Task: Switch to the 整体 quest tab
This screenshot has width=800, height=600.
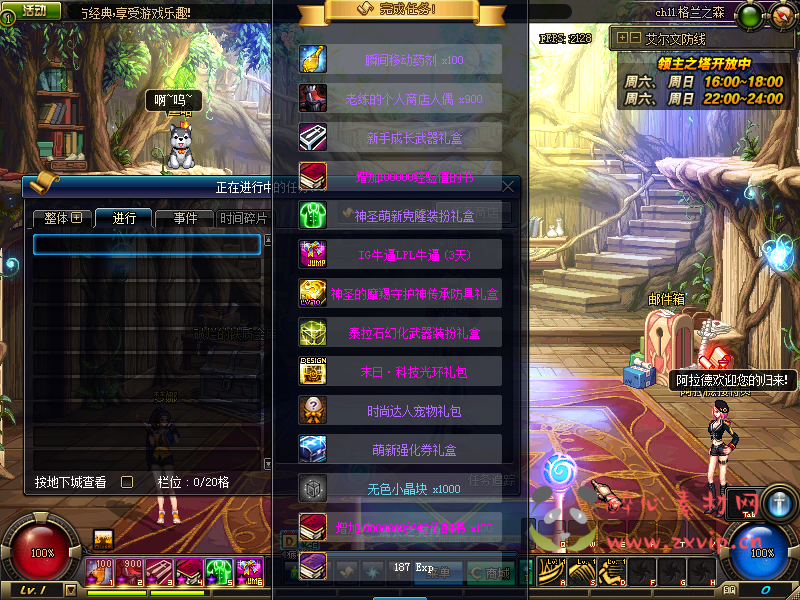Action: (x=61, y=218)
